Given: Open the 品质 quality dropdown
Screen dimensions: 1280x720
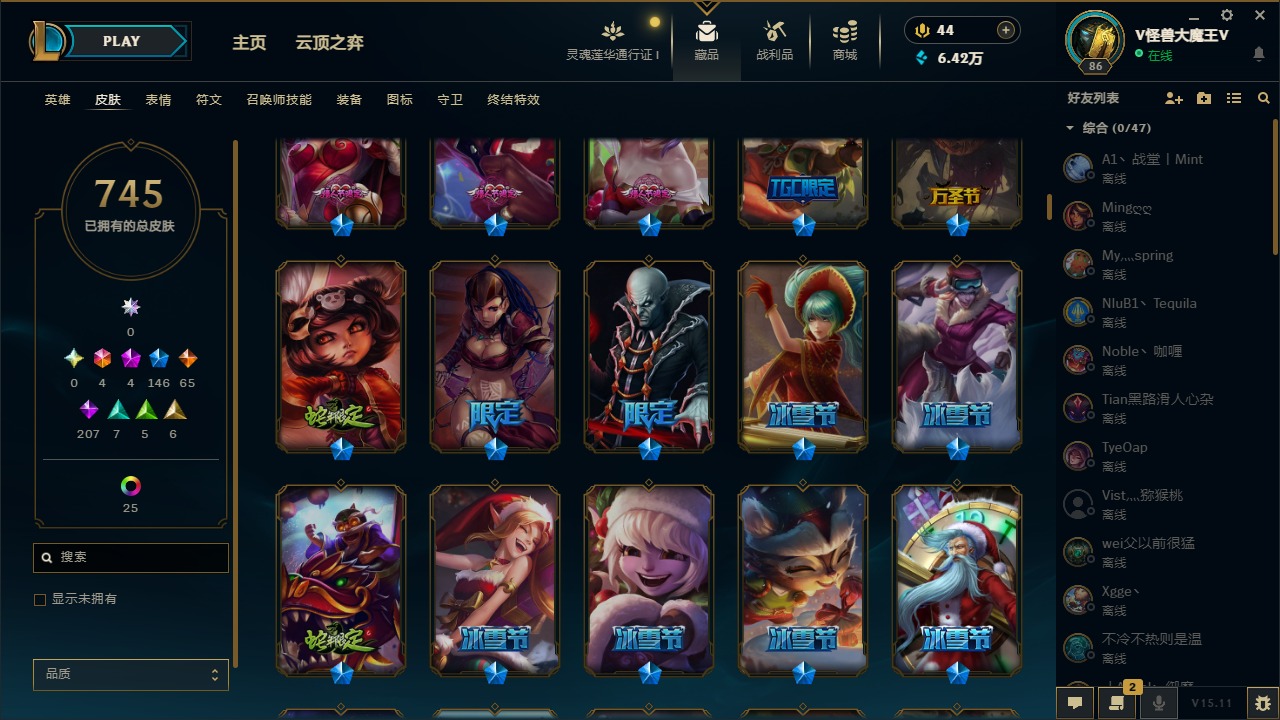Looking at the screenshot, I should tap(130, 674).
